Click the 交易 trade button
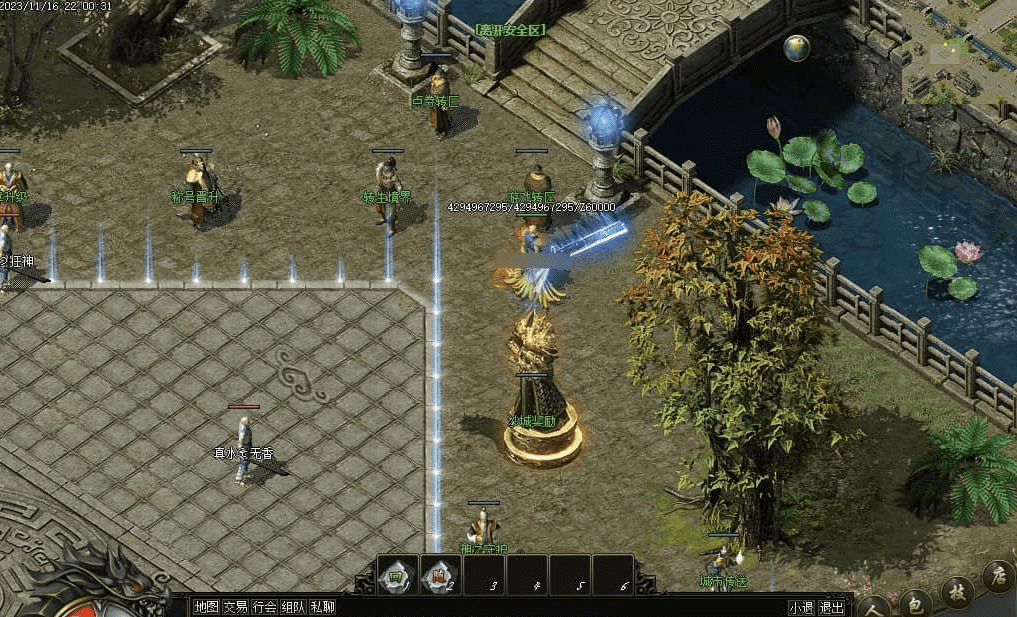Viewport: 1017px width, 617px height. click(235, 606)
